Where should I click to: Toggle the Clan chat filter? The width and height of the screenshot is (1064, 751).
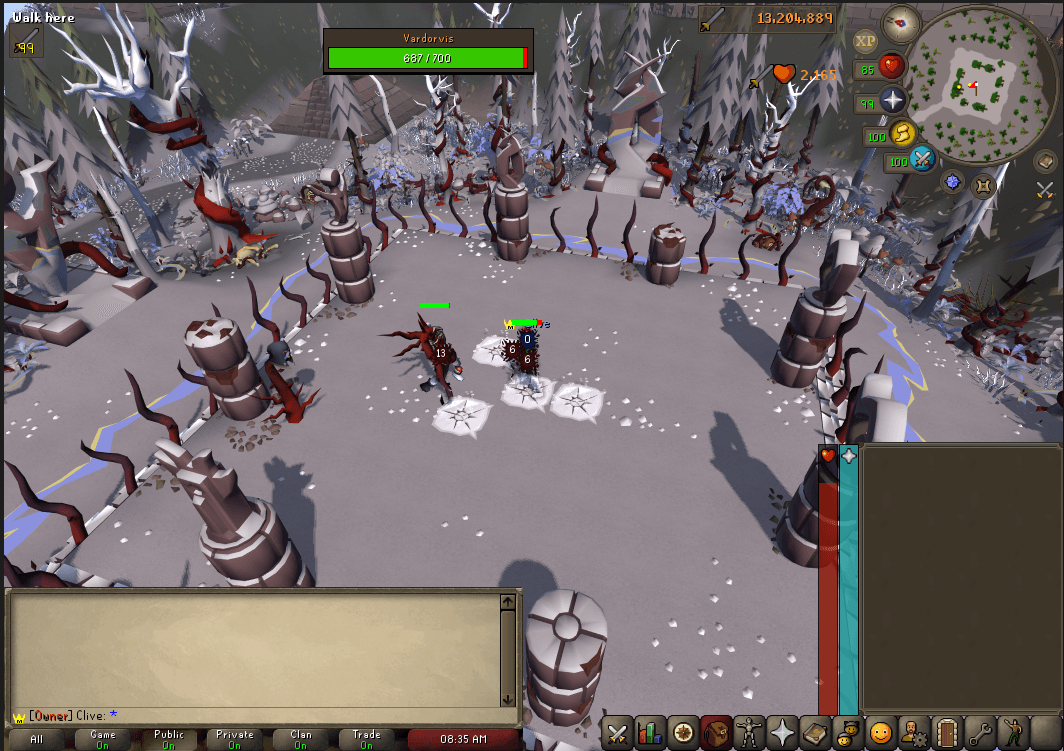[301, 740]
